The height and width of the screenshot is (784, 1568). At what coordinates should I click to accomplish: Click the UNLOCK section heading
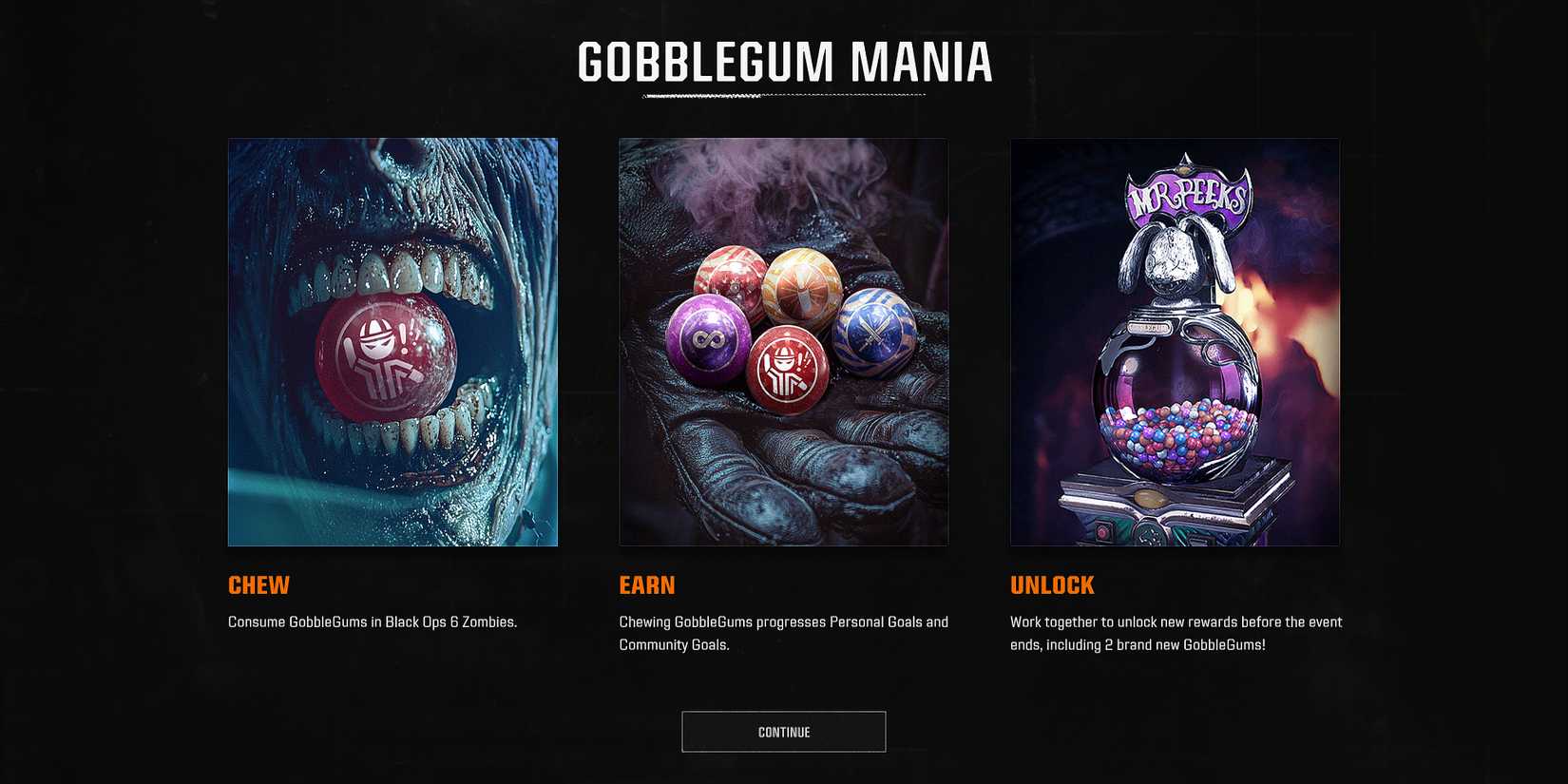[1051, 585]
